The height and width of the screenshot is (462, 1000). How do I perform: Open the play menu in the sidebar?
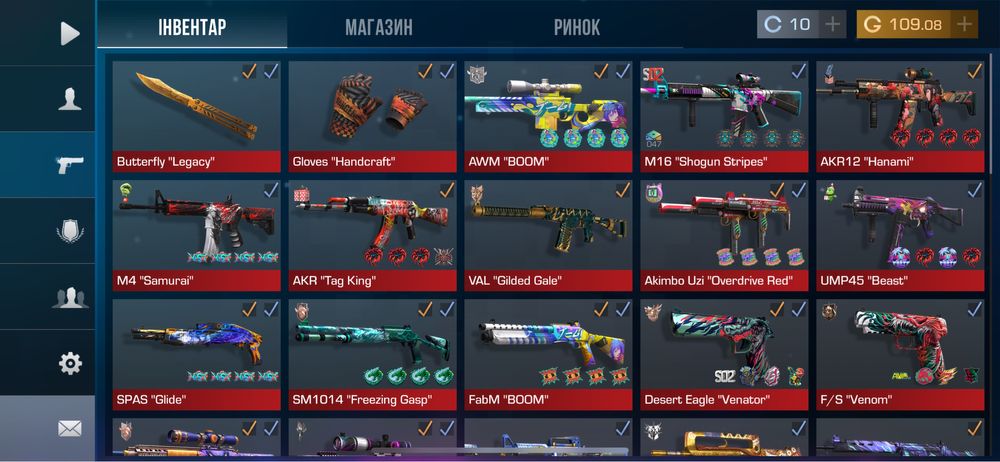click(x=69, y=34)
